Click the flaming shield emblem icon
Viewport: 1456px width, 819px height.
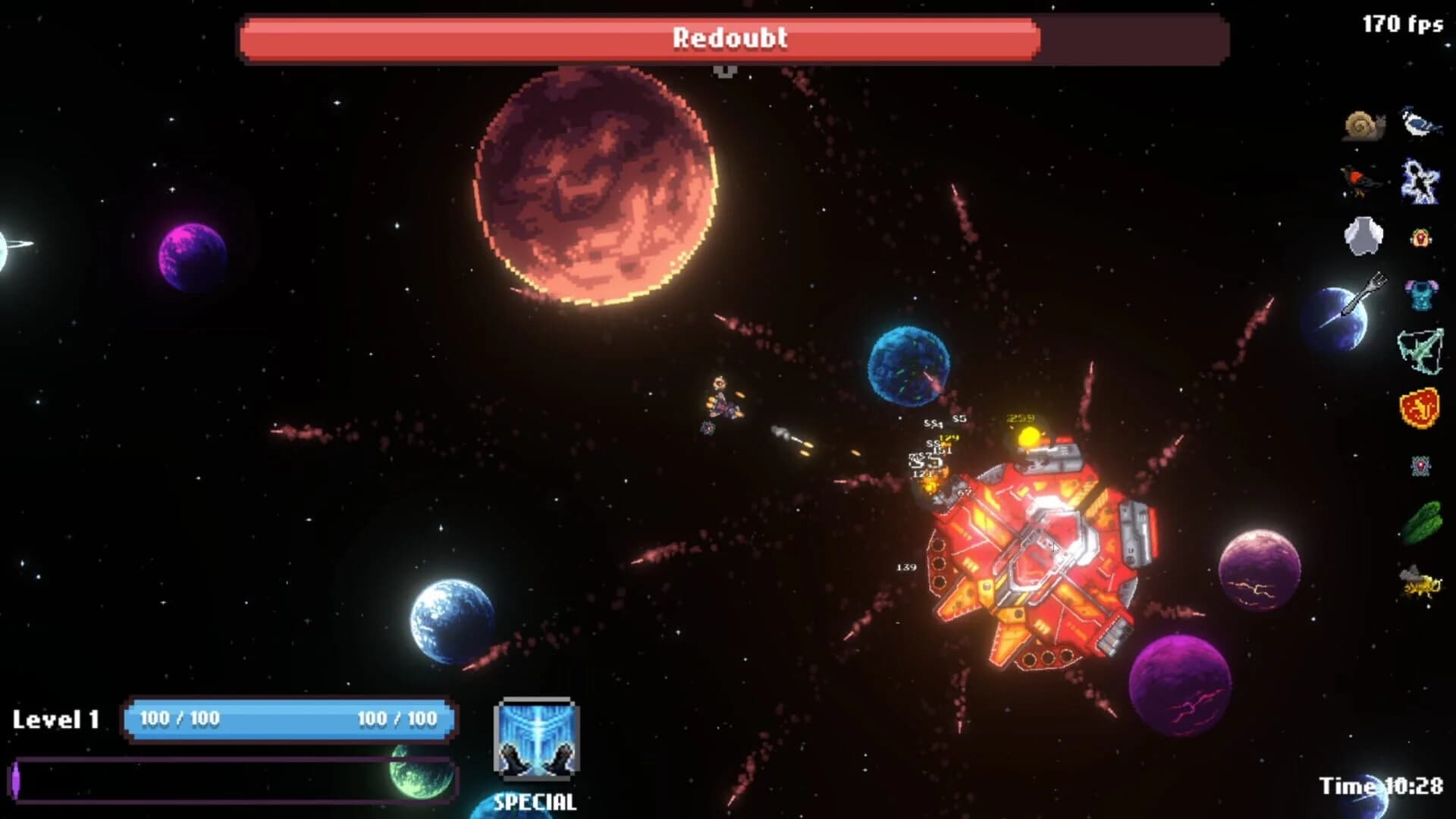[1420, 407]
